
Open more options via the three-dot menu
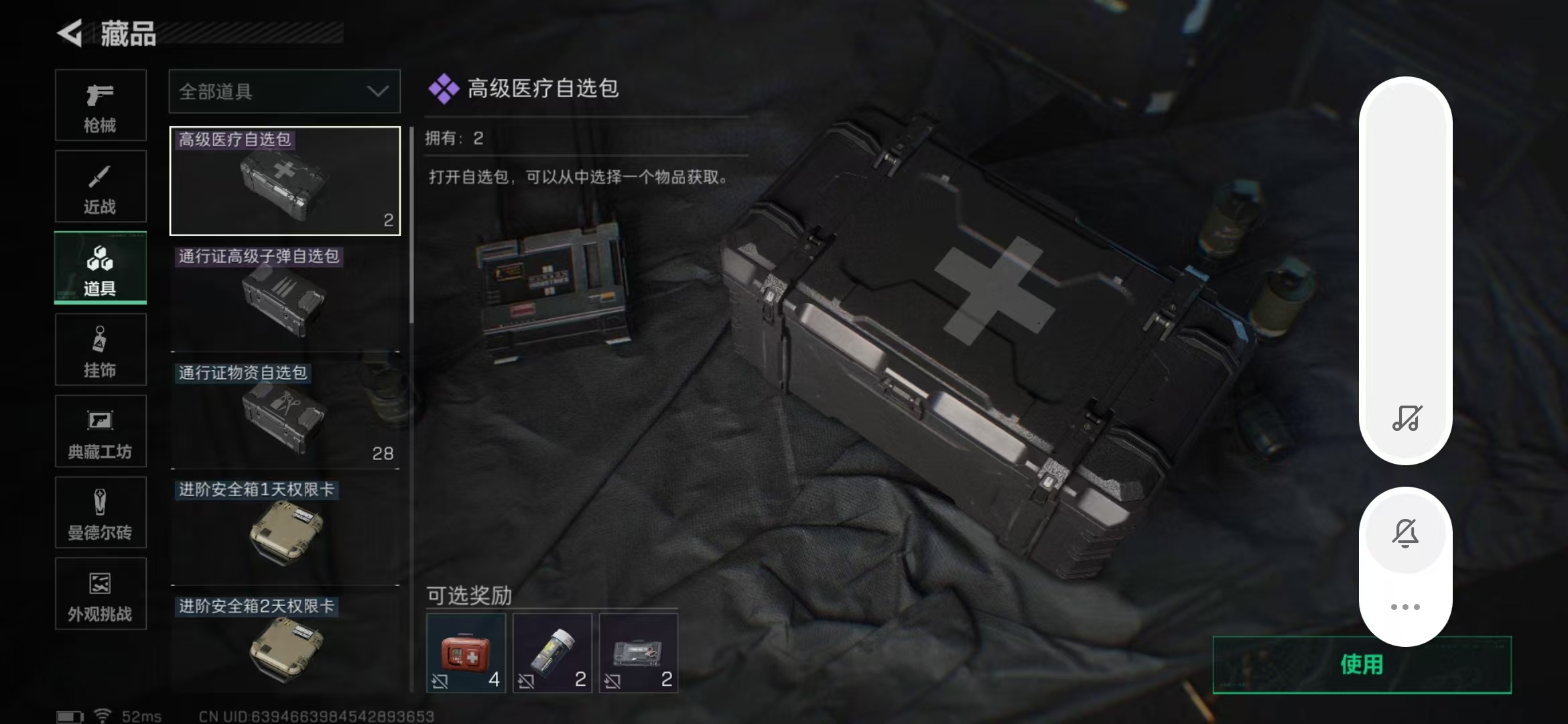[x=1406, y=605]
